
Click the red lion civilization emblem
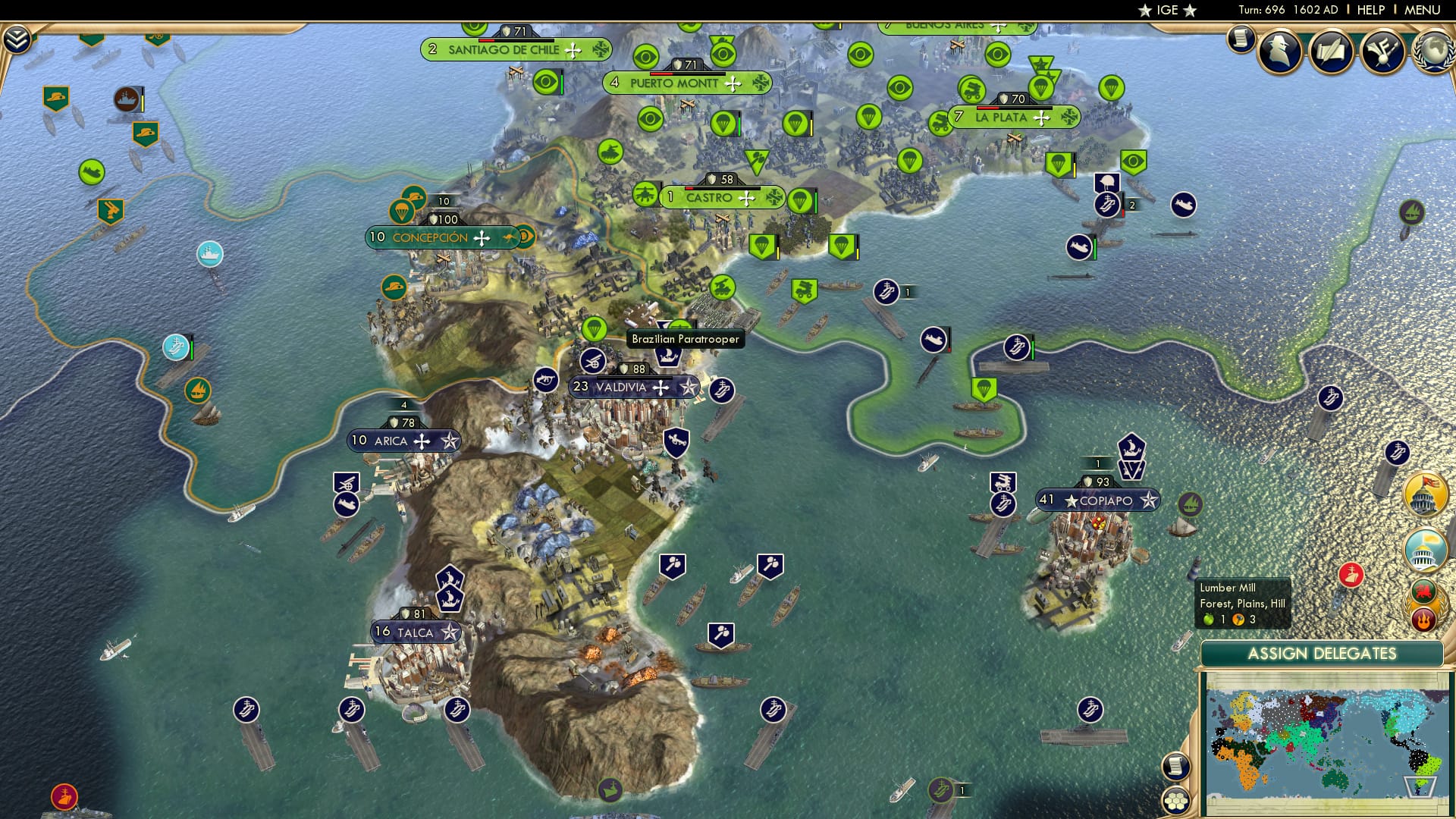1424,591
